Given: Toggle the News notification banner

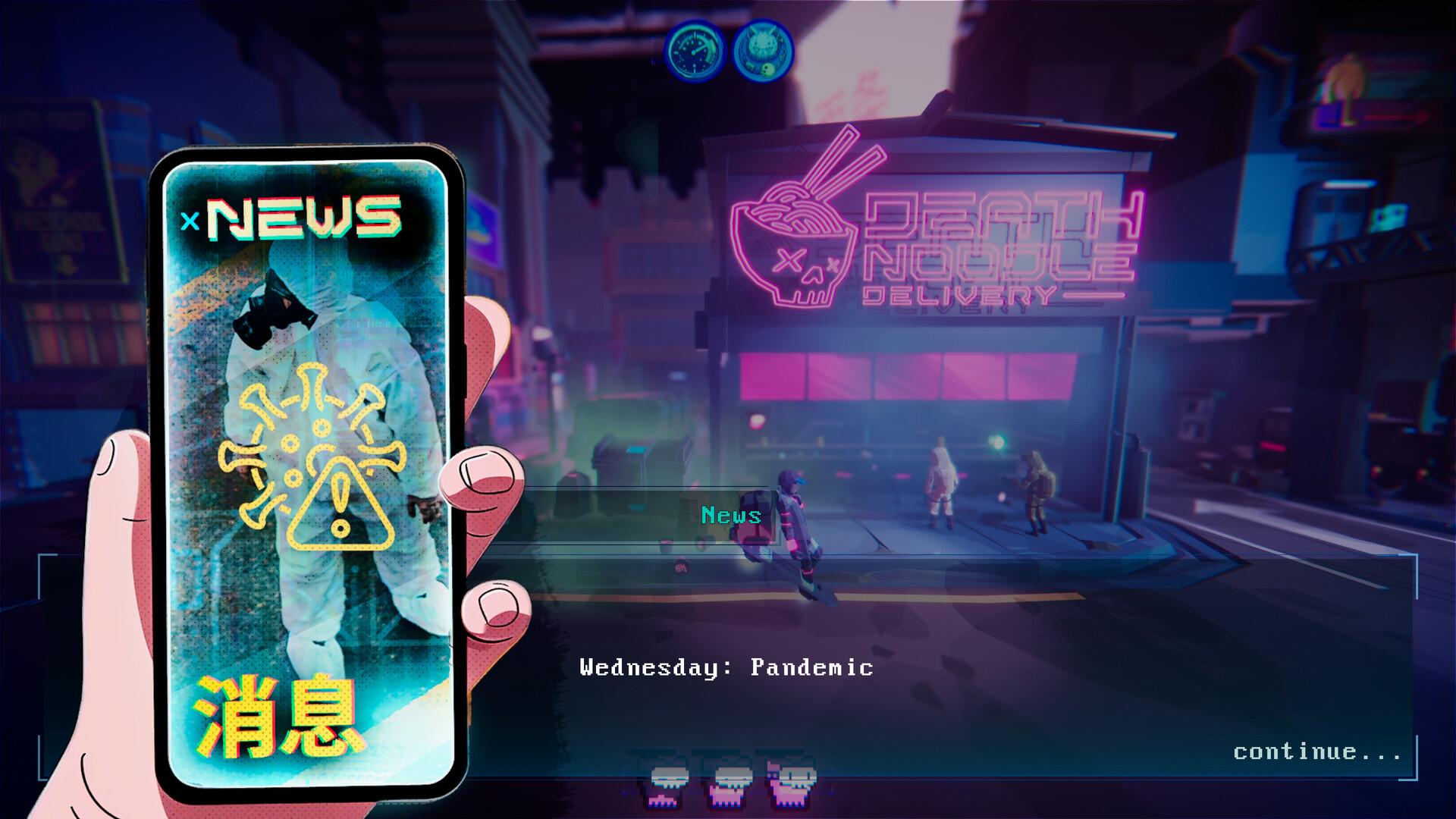Looking at the screenshot, I should point(730,516).
